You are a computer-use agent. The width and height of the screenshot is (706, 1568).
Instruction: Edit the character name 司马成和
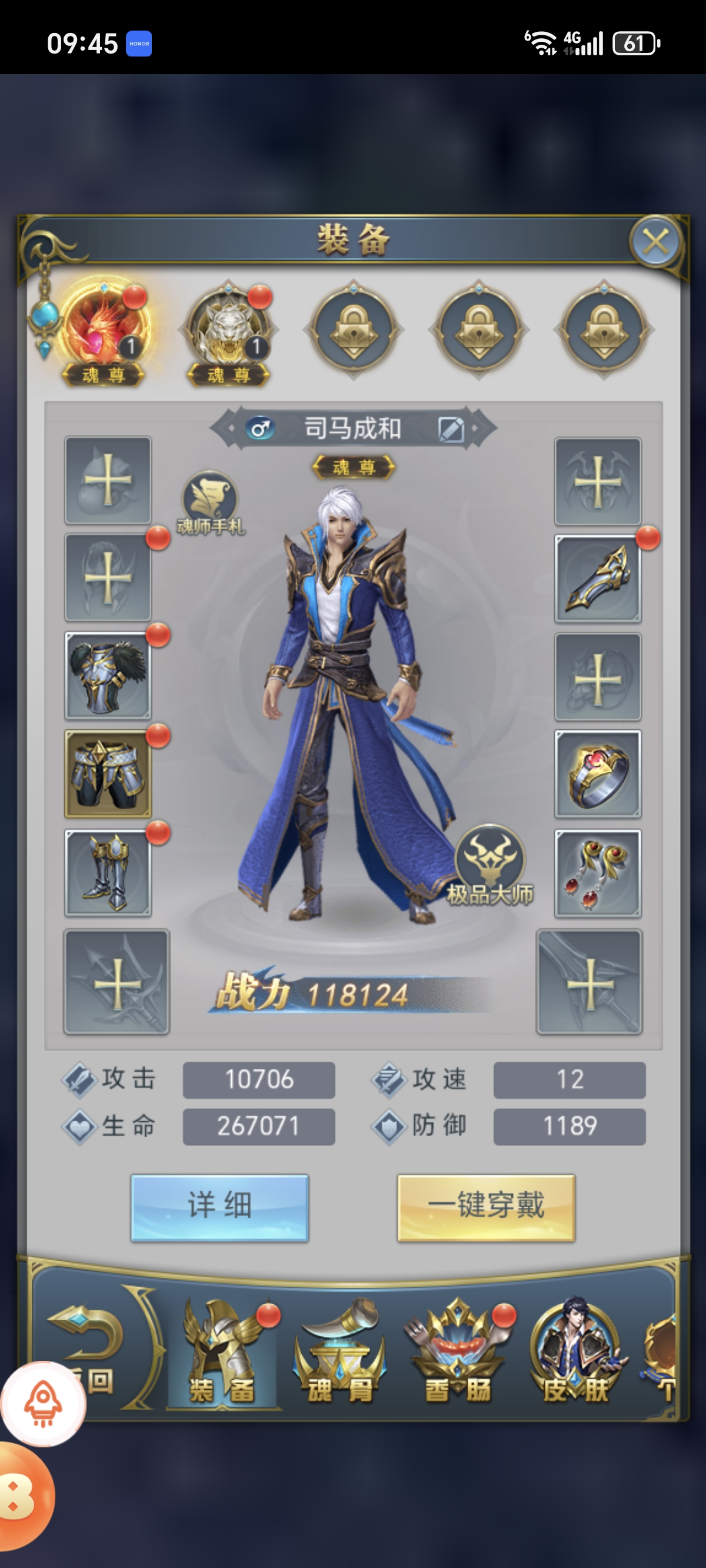[x=451, y=429]
